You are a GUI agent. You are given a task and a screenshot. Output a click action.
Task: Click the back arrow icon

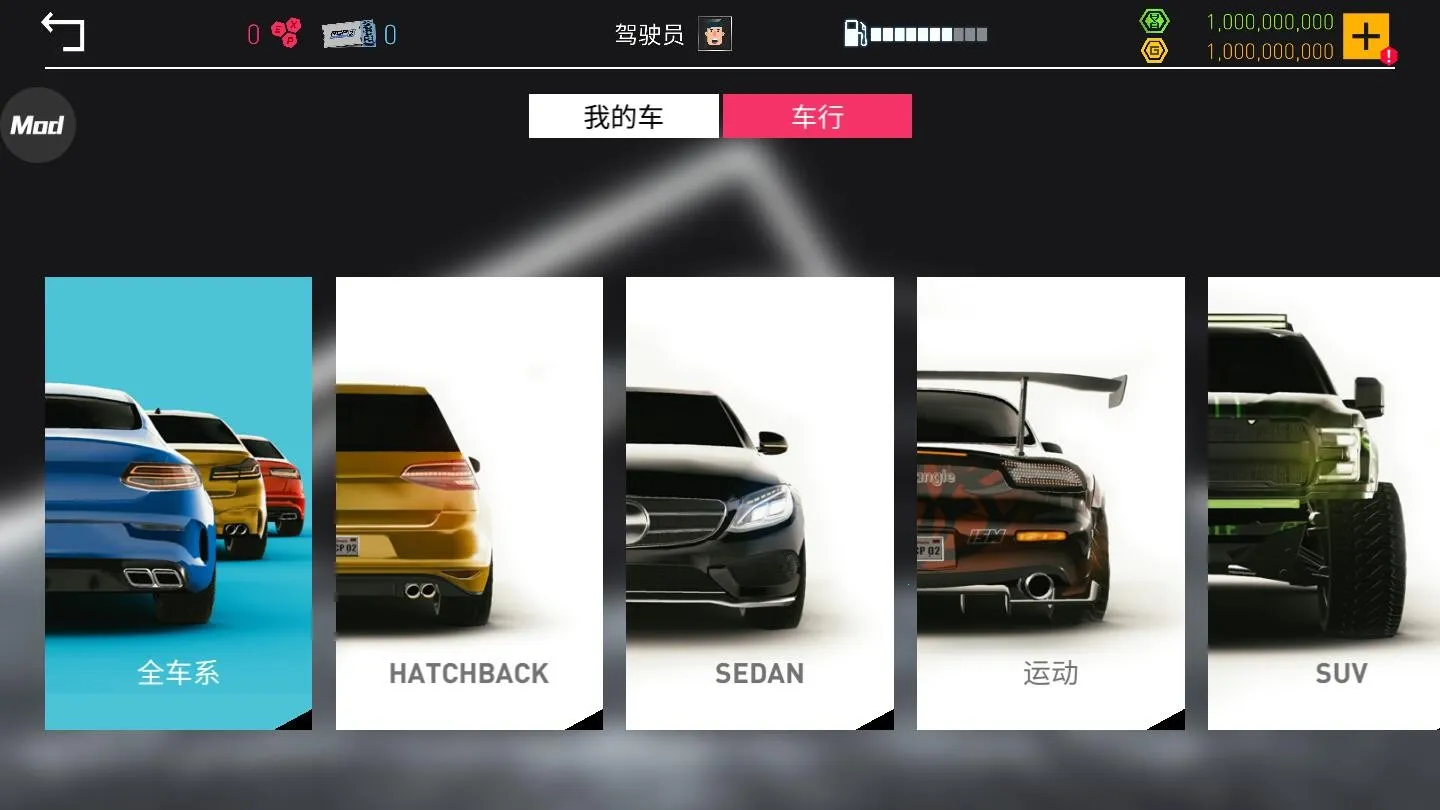(63, 31)
